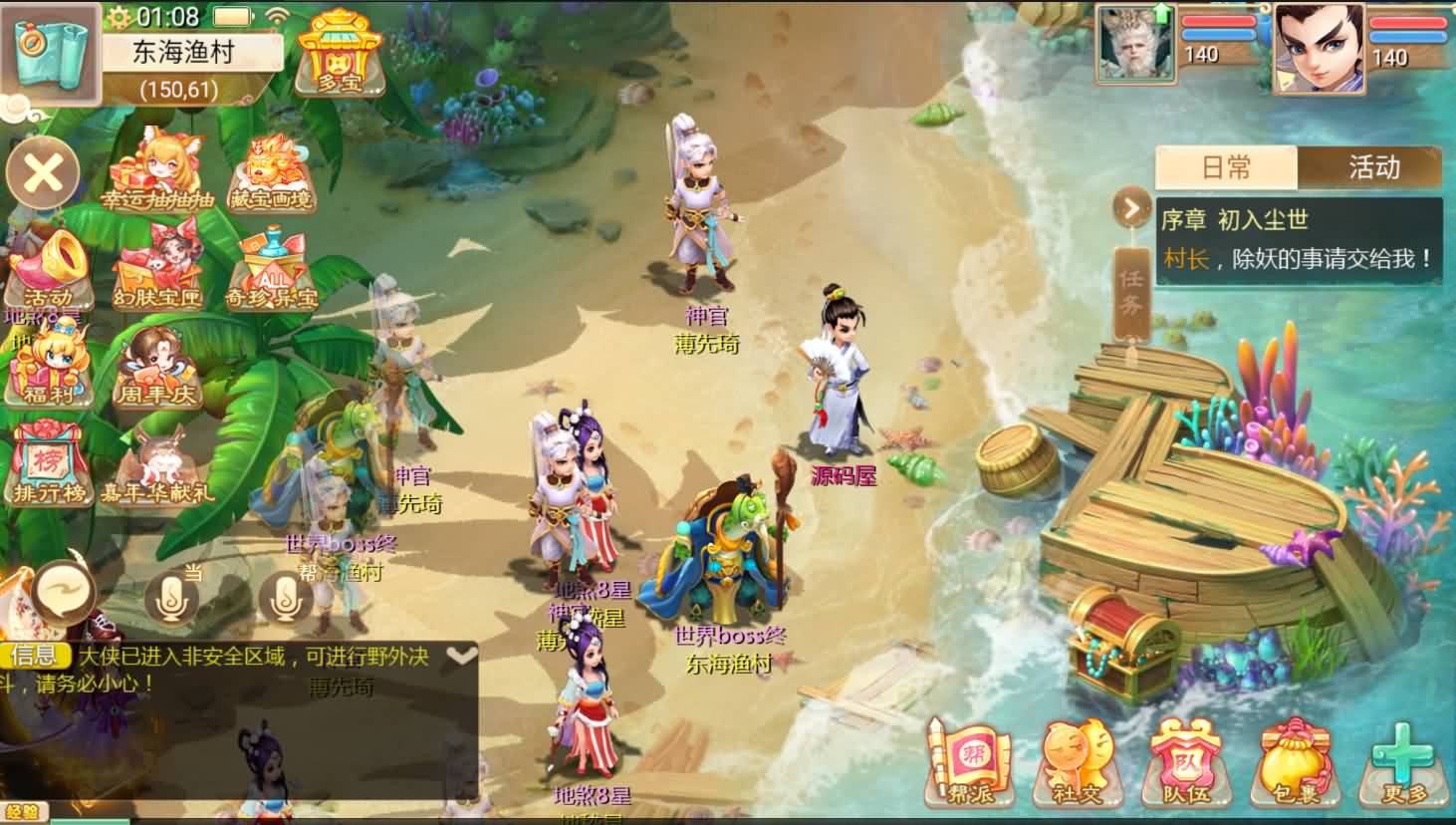
Task: Open 幸运抽抽抽 lucky draw event
Action: [x=157, y=171]
